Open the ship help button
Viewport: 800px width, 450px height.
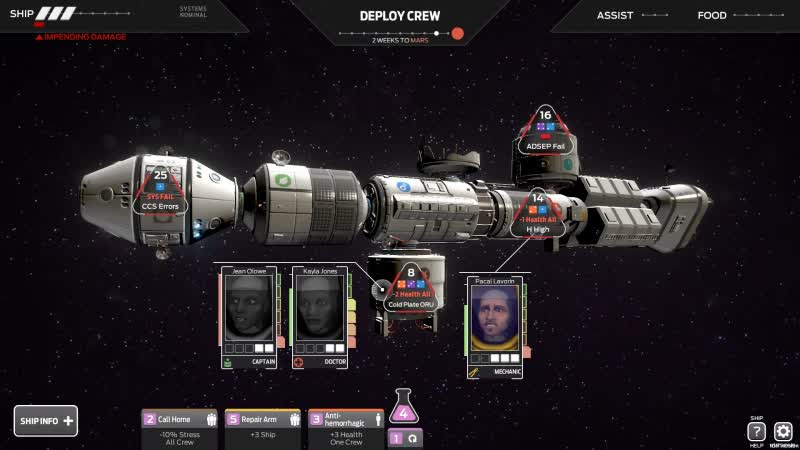point(757,431)
